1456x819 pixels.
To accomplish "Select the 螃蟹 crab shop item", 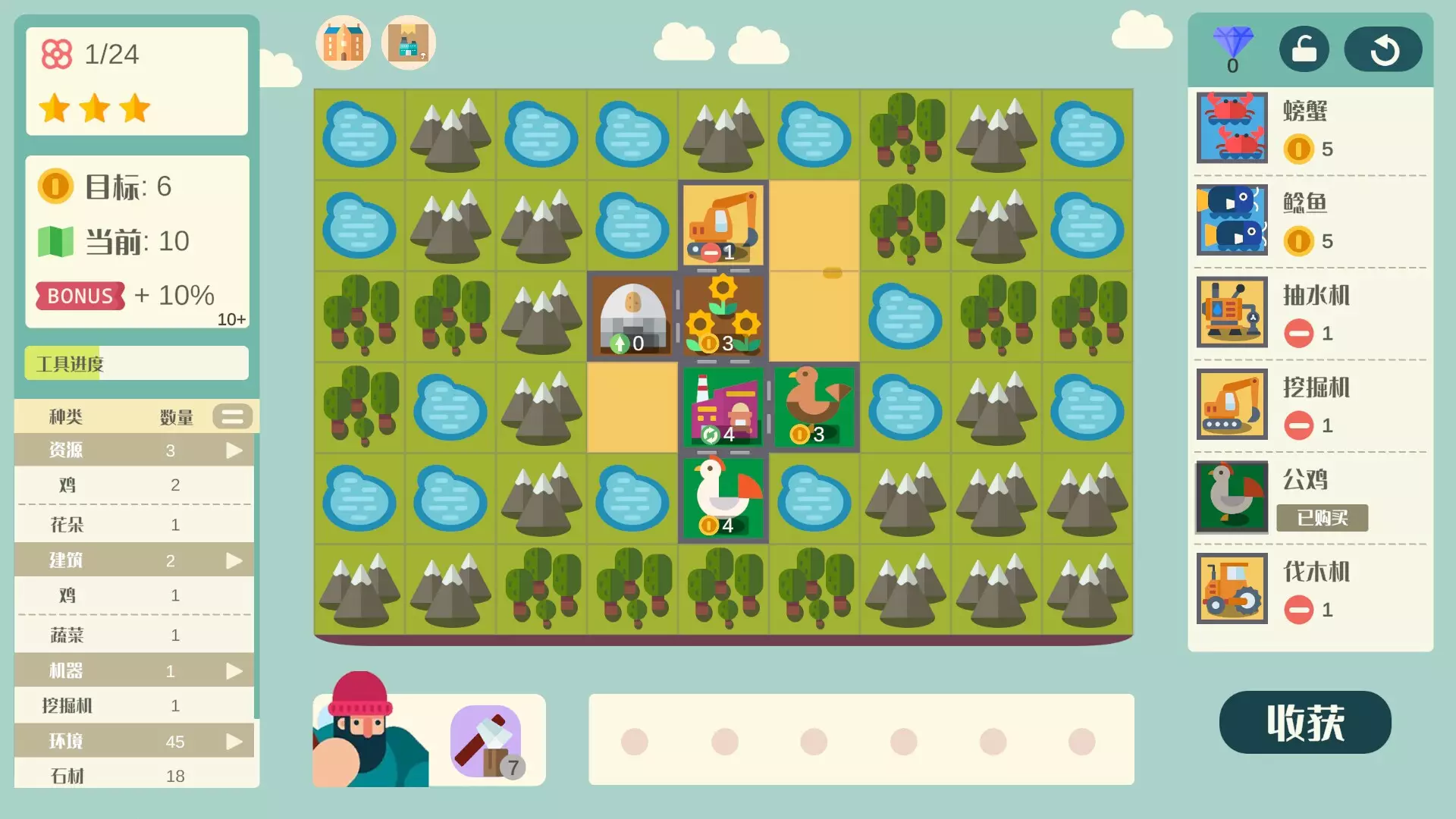I will pyautogui.click(x=1231, y=129).
